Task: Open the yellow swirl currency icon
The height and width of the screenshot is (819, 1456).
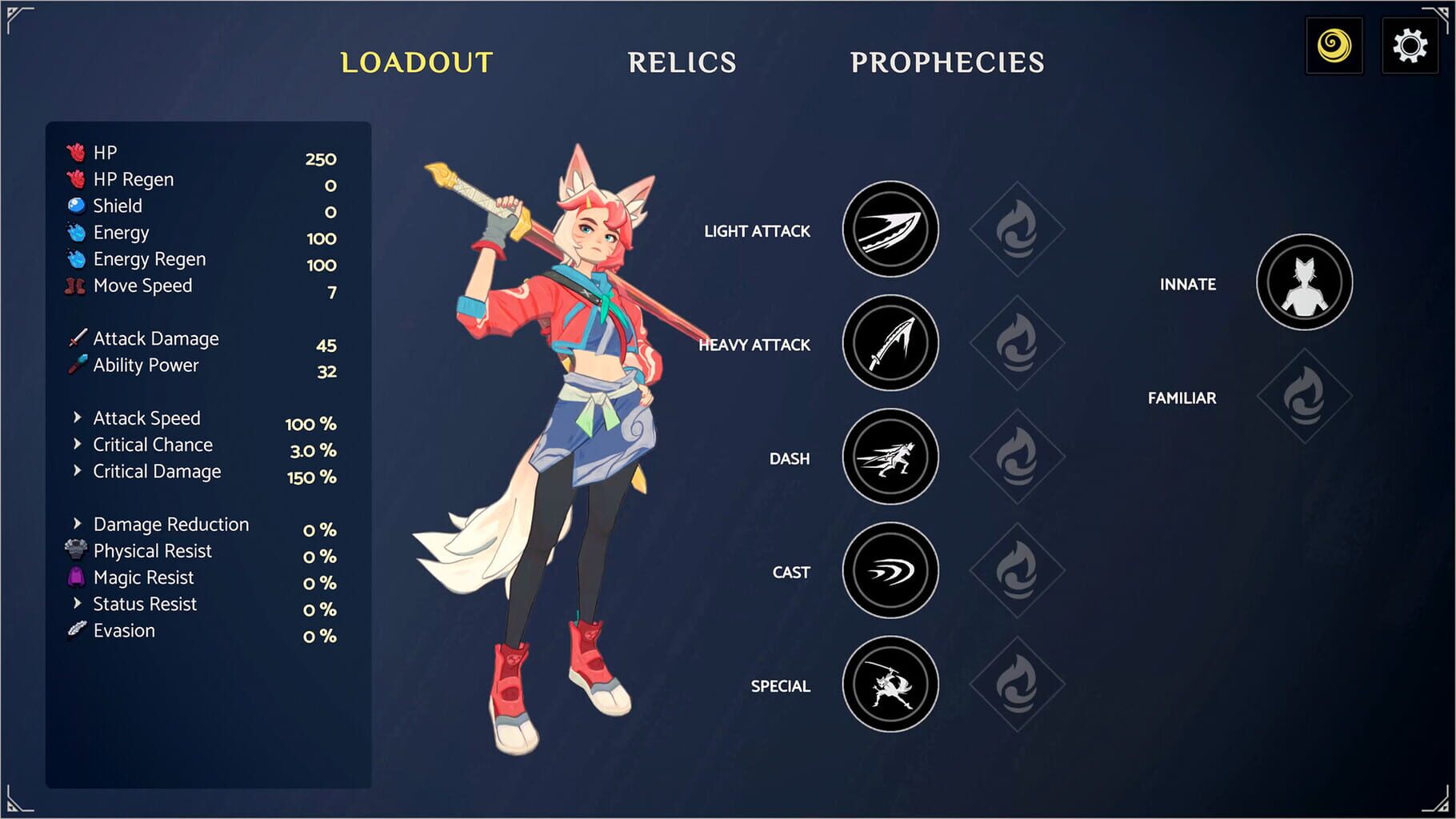Action: [x=1334, y=46]
